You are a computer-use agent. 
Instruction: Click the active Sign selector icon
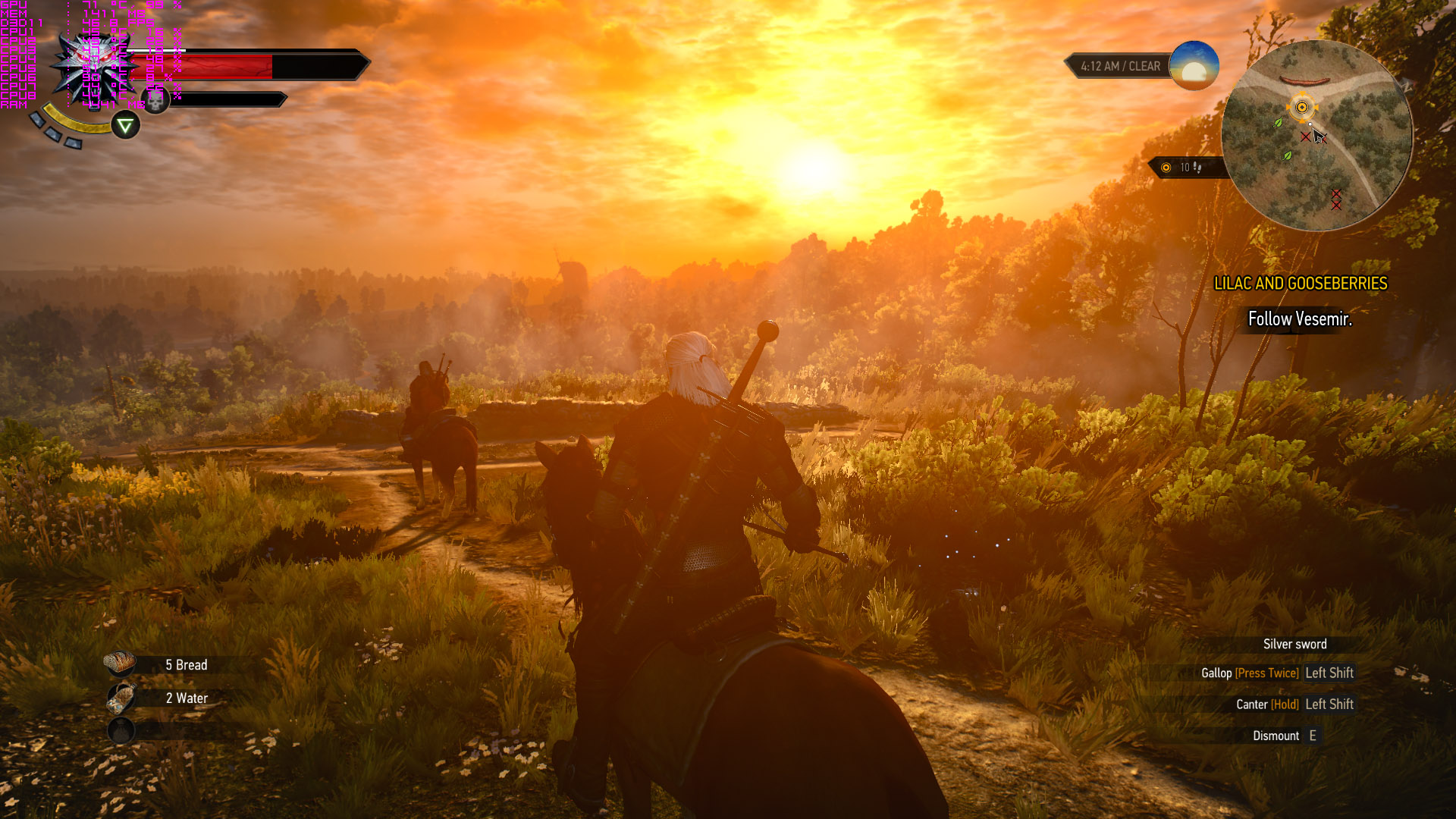coord(126,125)
